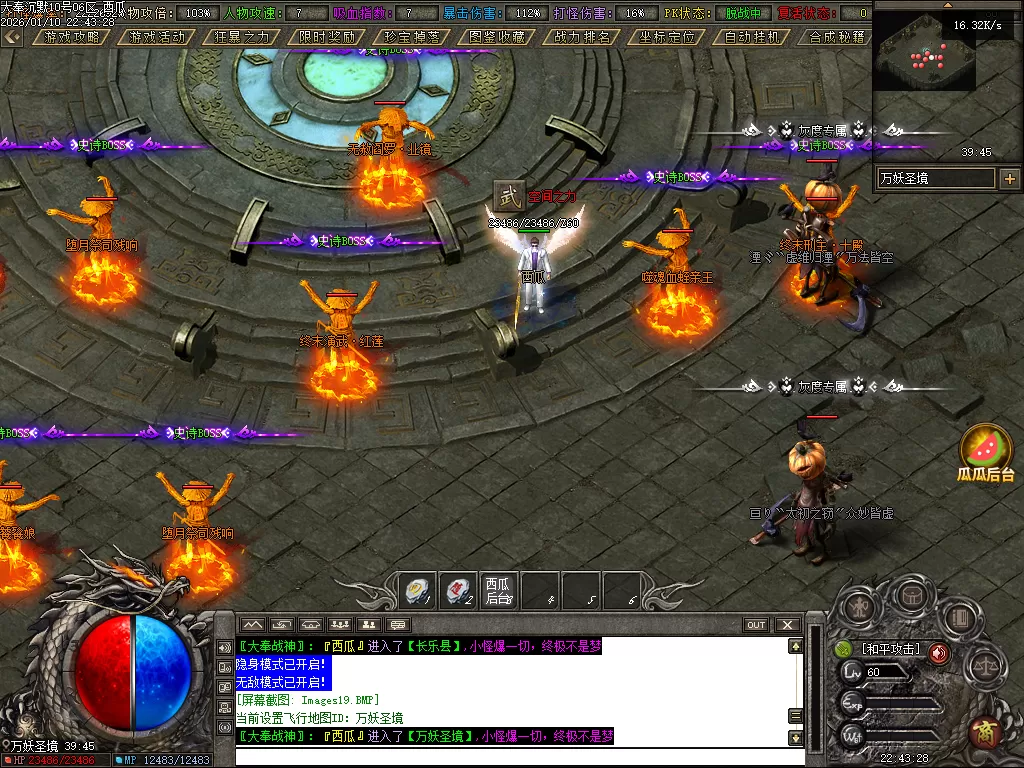Open the bag chest icon

(910, 596)
